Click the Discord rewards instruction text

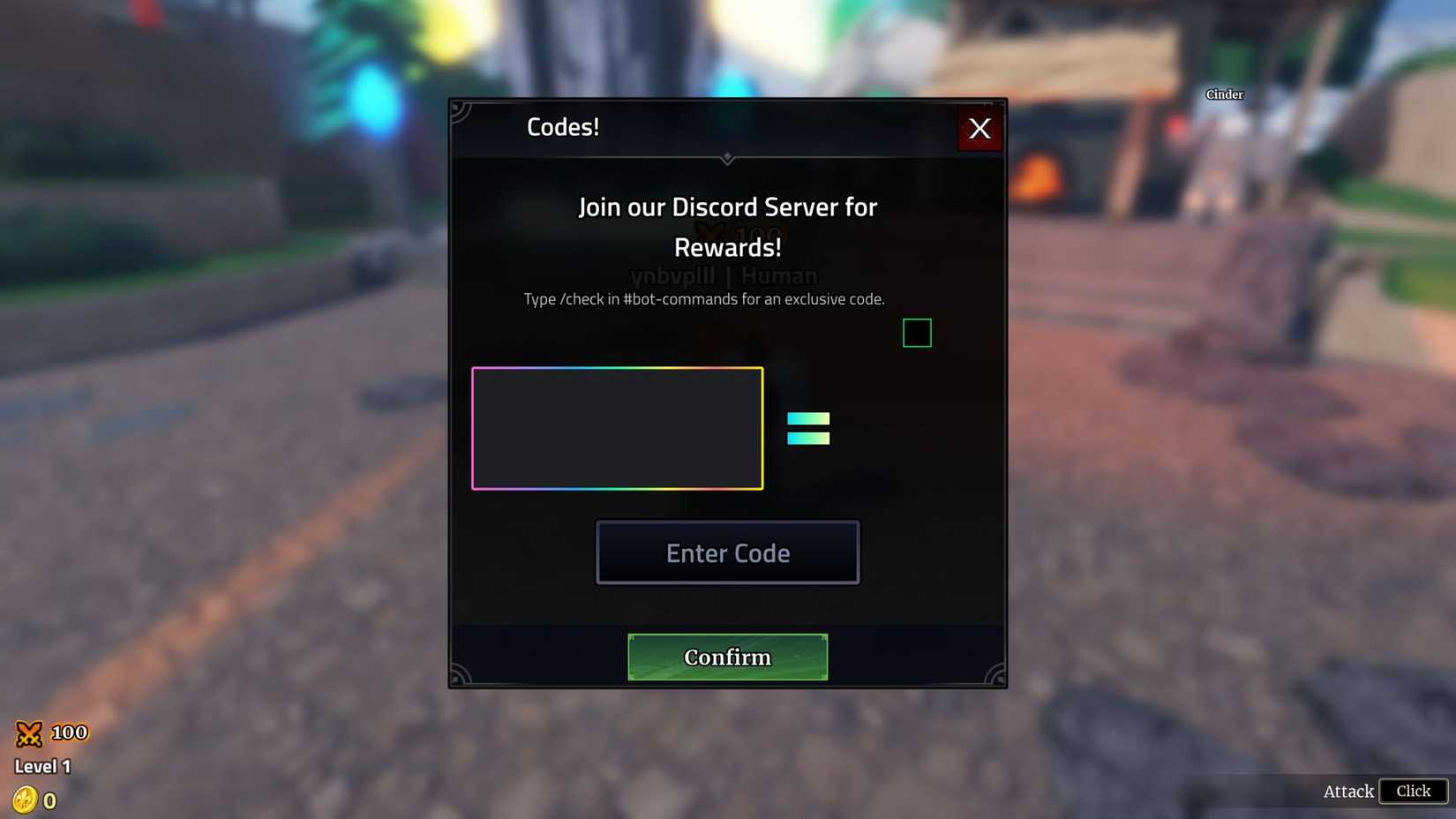point(703,299)
